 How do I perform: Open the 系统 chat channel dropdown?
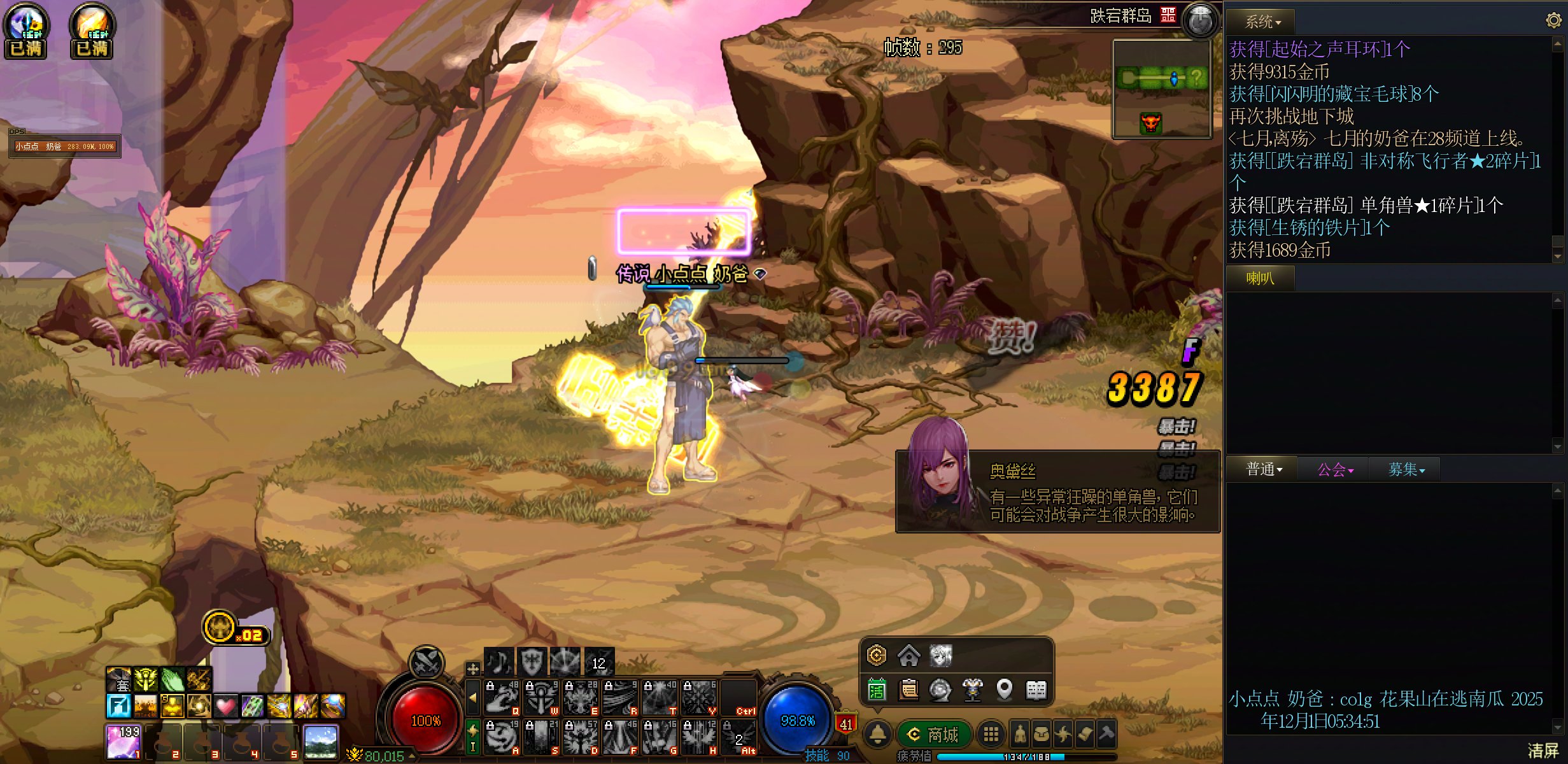(1262, 22)
